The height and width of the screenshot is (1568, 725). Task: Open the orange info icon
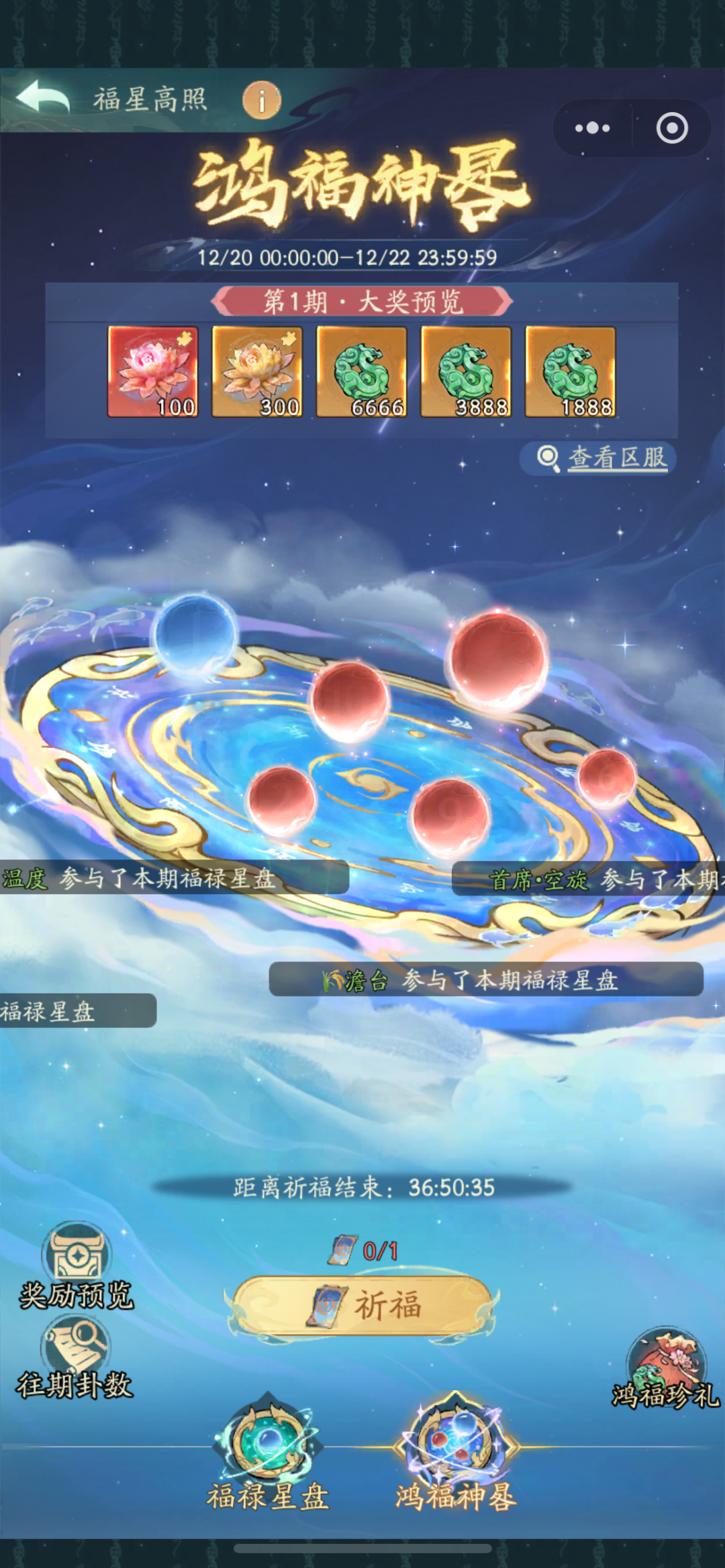pos(261,101)
